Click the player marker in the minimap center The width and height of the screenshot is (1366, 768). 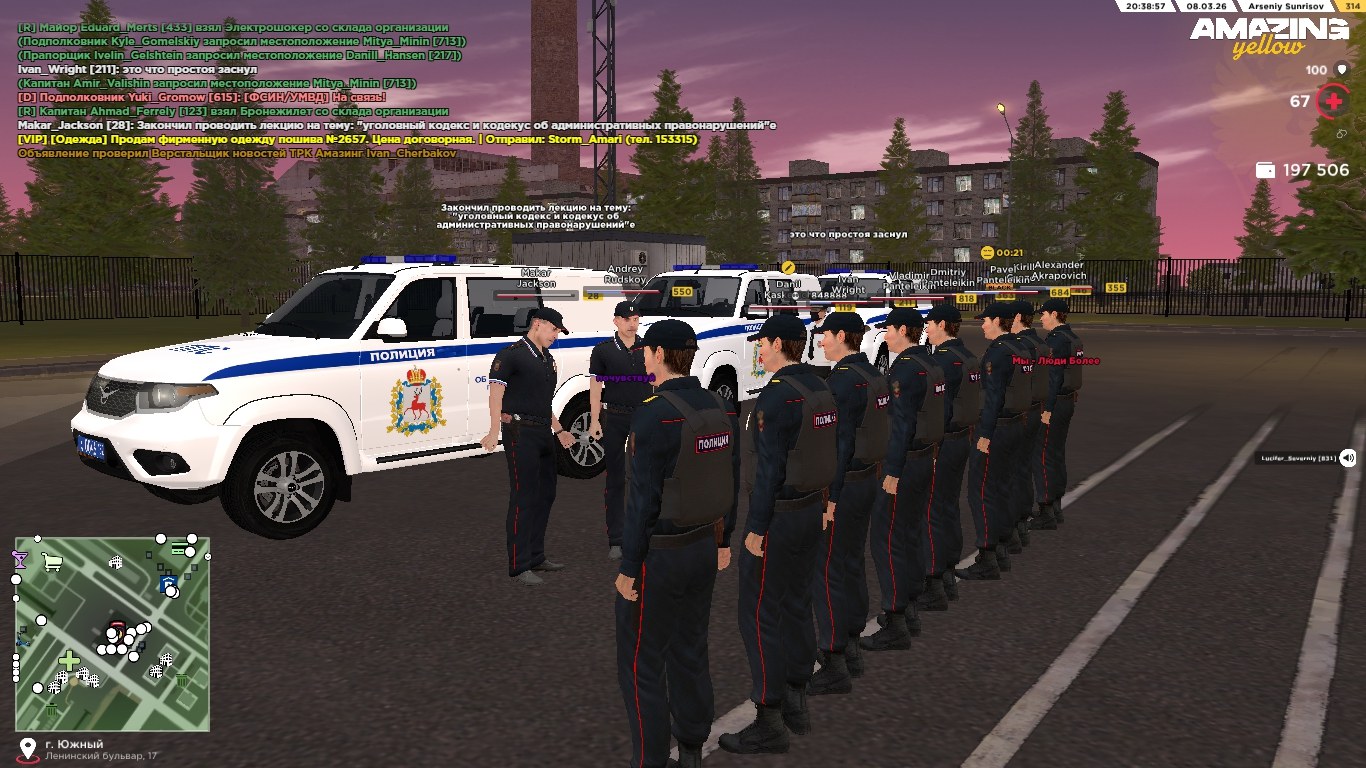click(x=118, y=631)
